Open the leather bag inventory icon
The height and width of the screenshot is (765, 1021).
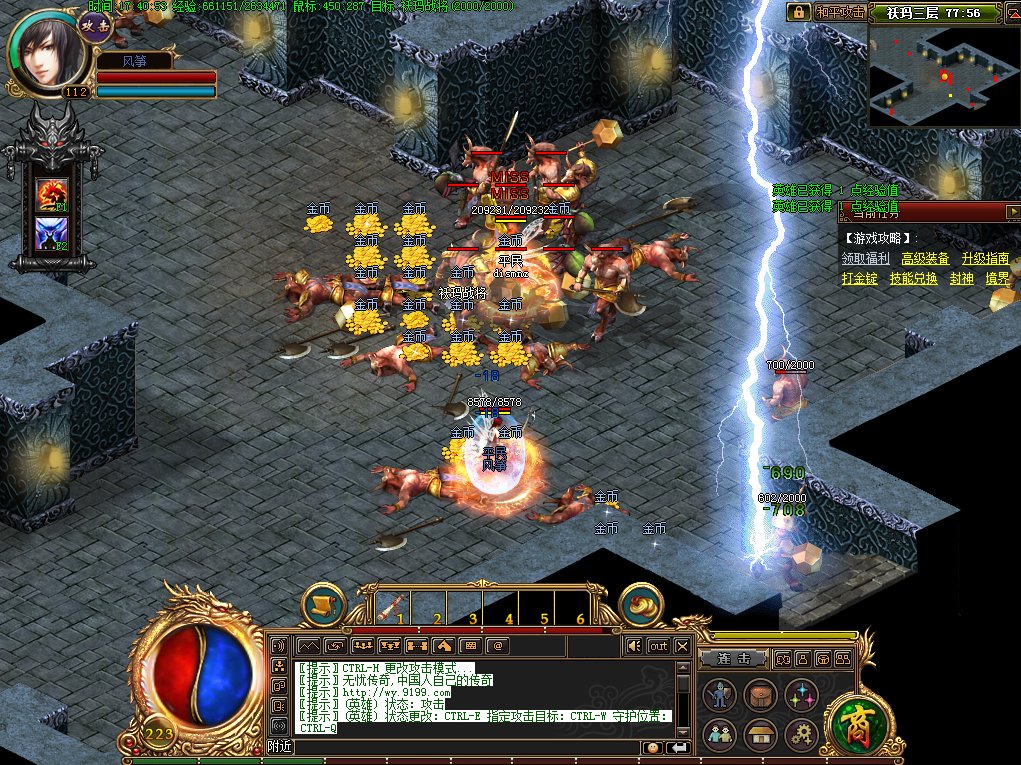point(760,695)
